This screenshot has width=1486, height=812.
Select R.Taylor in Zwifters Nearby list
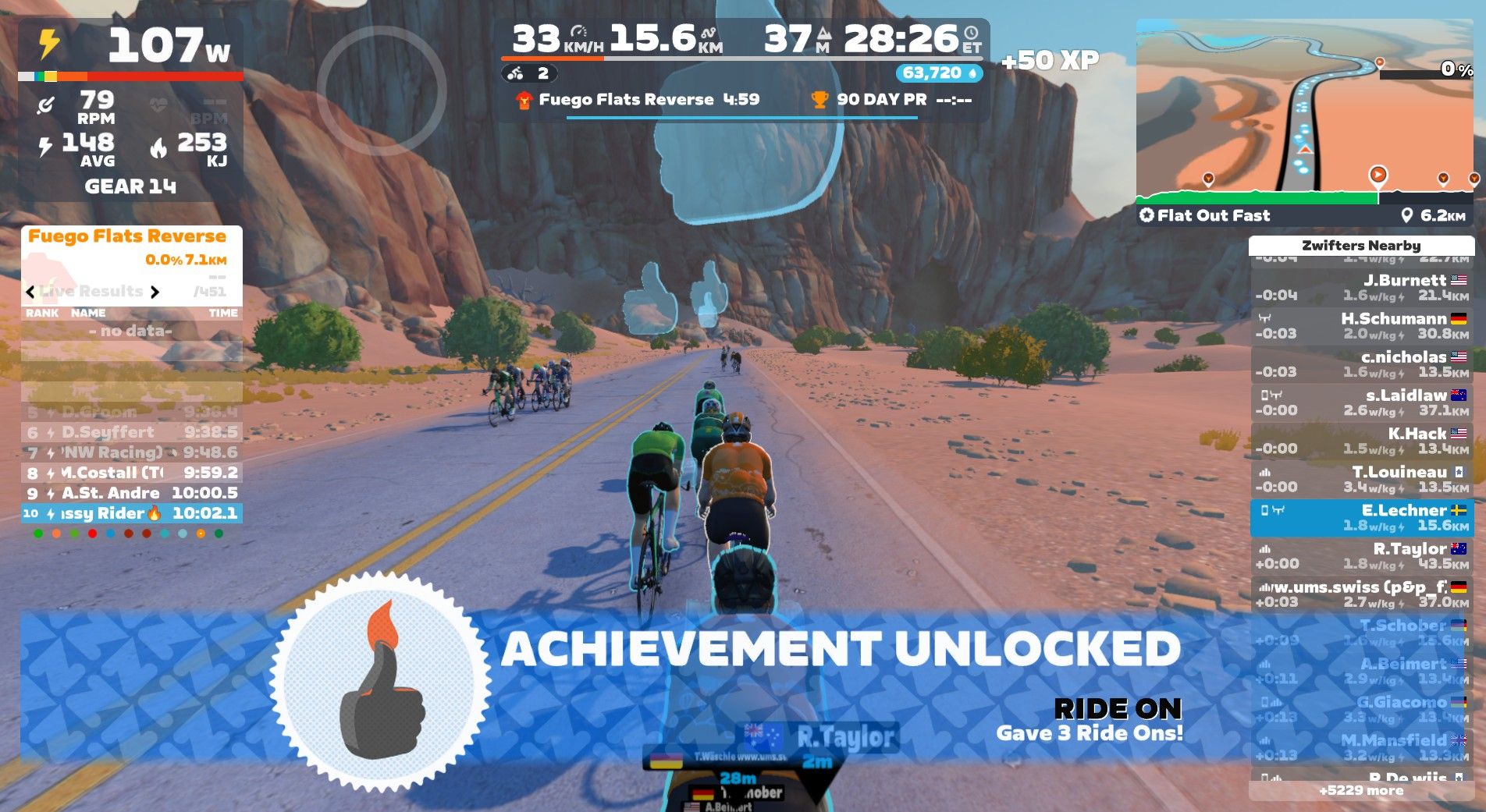[1361, 555]
